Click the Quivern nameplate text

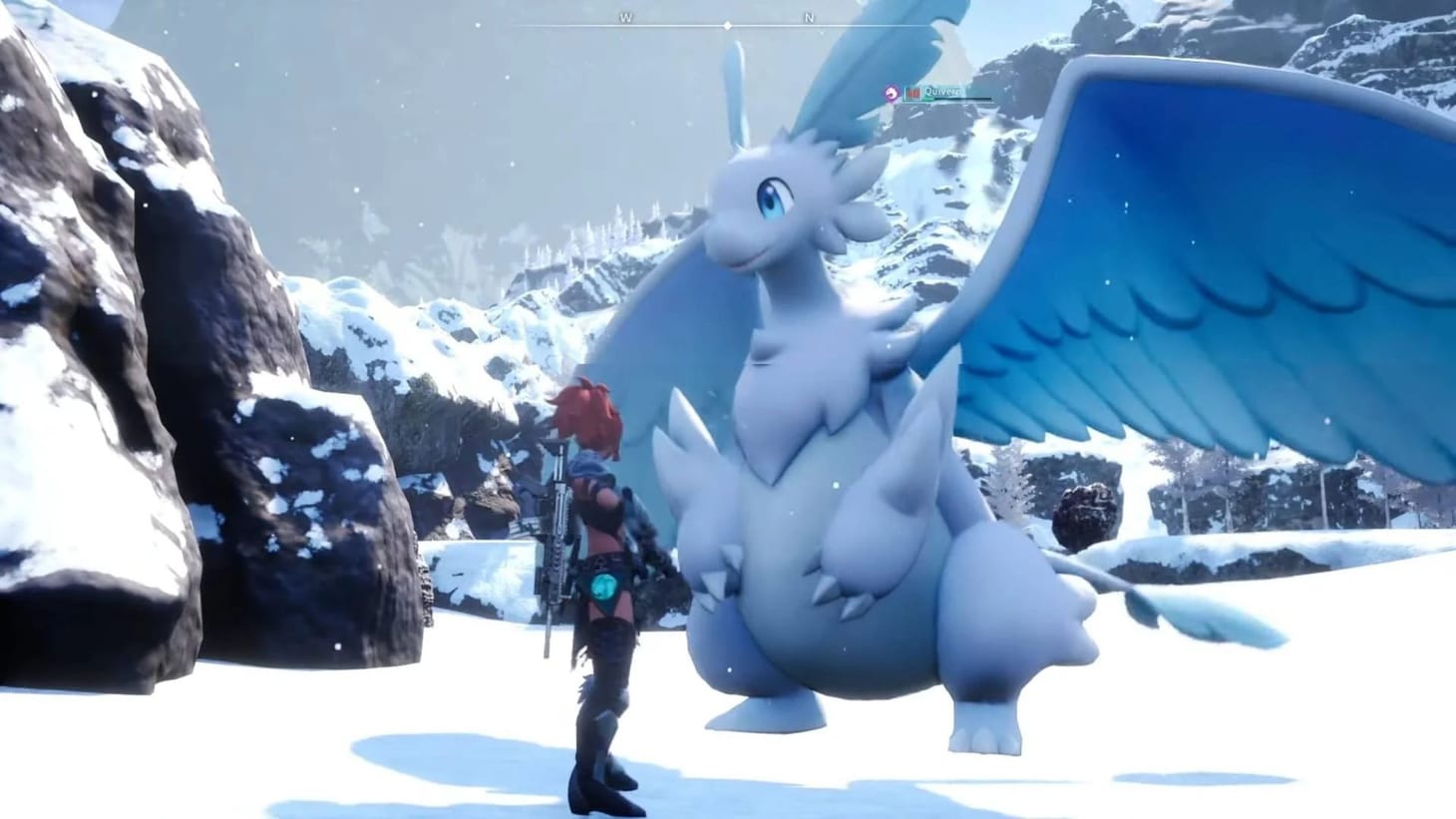click(941, 92)
